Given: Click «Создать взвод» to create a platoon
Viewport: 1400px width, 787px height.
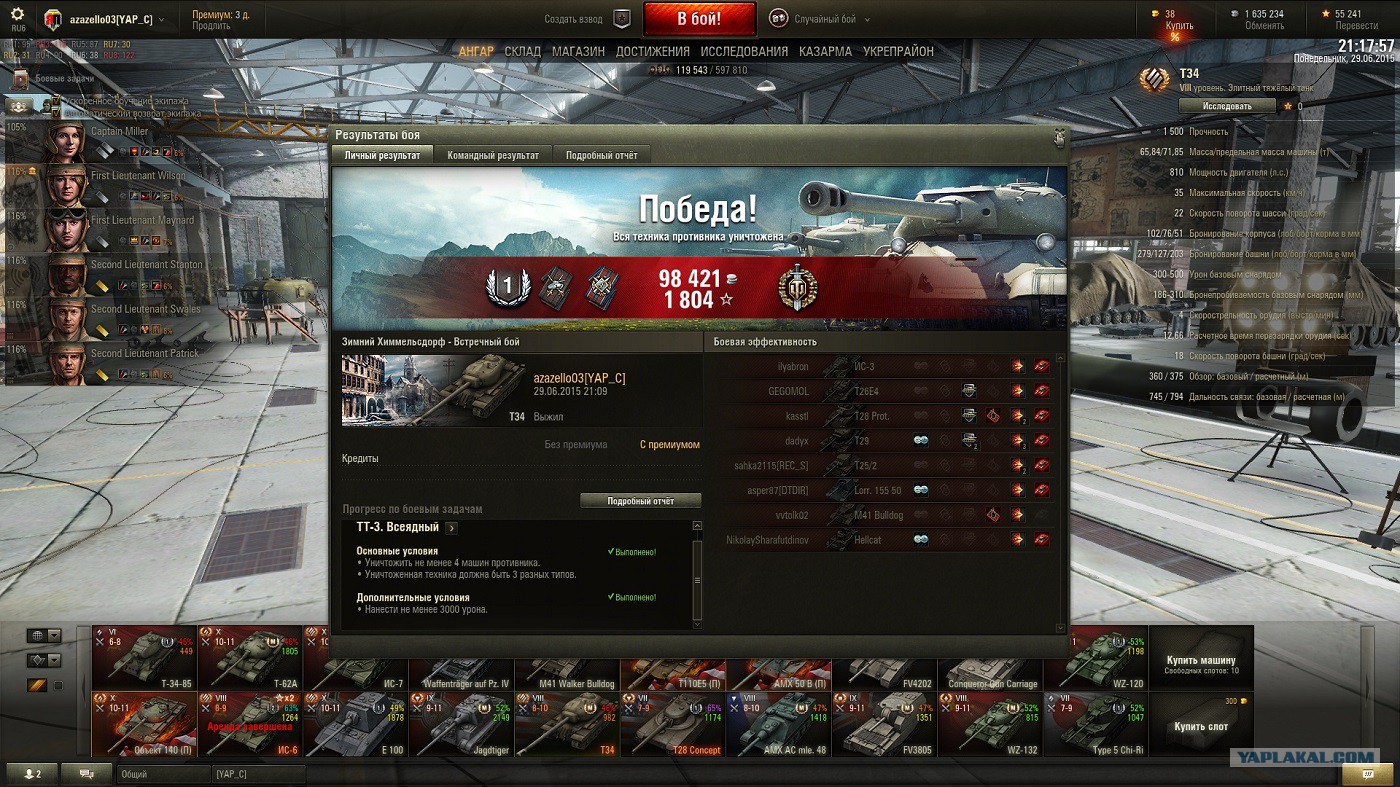Looking at the screenshot, I should 587,19.
